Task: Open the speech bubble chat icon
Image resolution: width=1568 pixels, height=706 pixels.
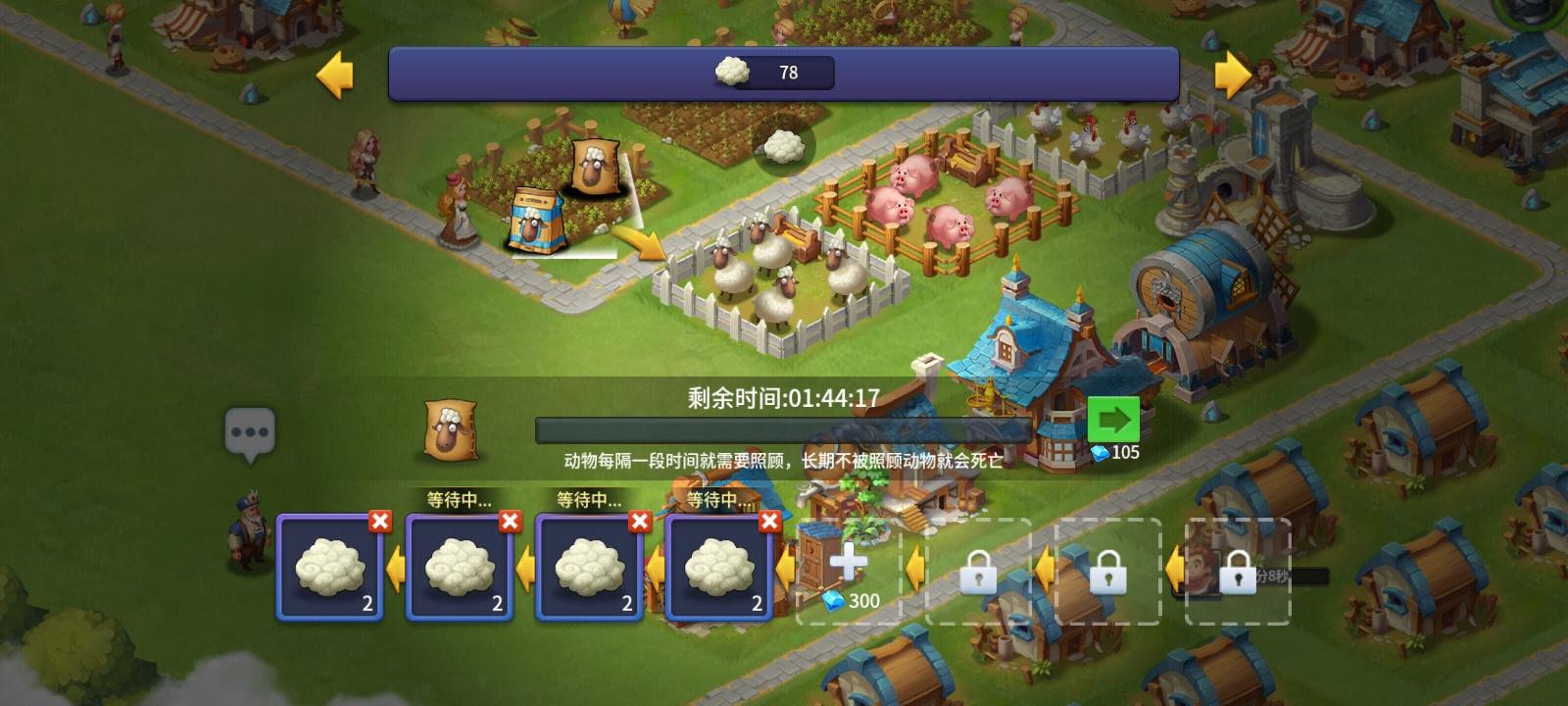Action: pos(252,431)
